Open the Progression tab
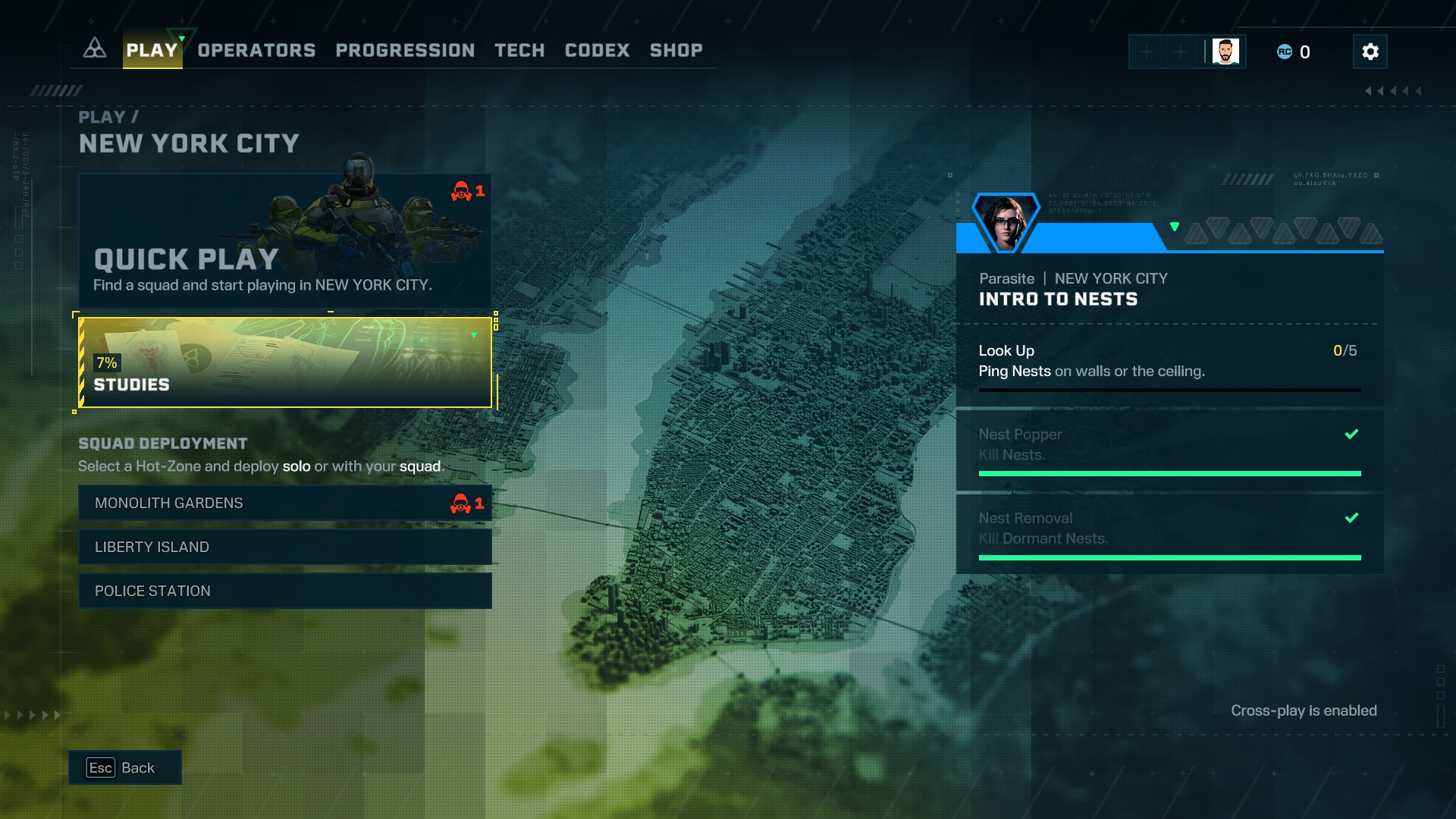The height and width of the screenshot is (819, 1456). [x=405, y=51]
